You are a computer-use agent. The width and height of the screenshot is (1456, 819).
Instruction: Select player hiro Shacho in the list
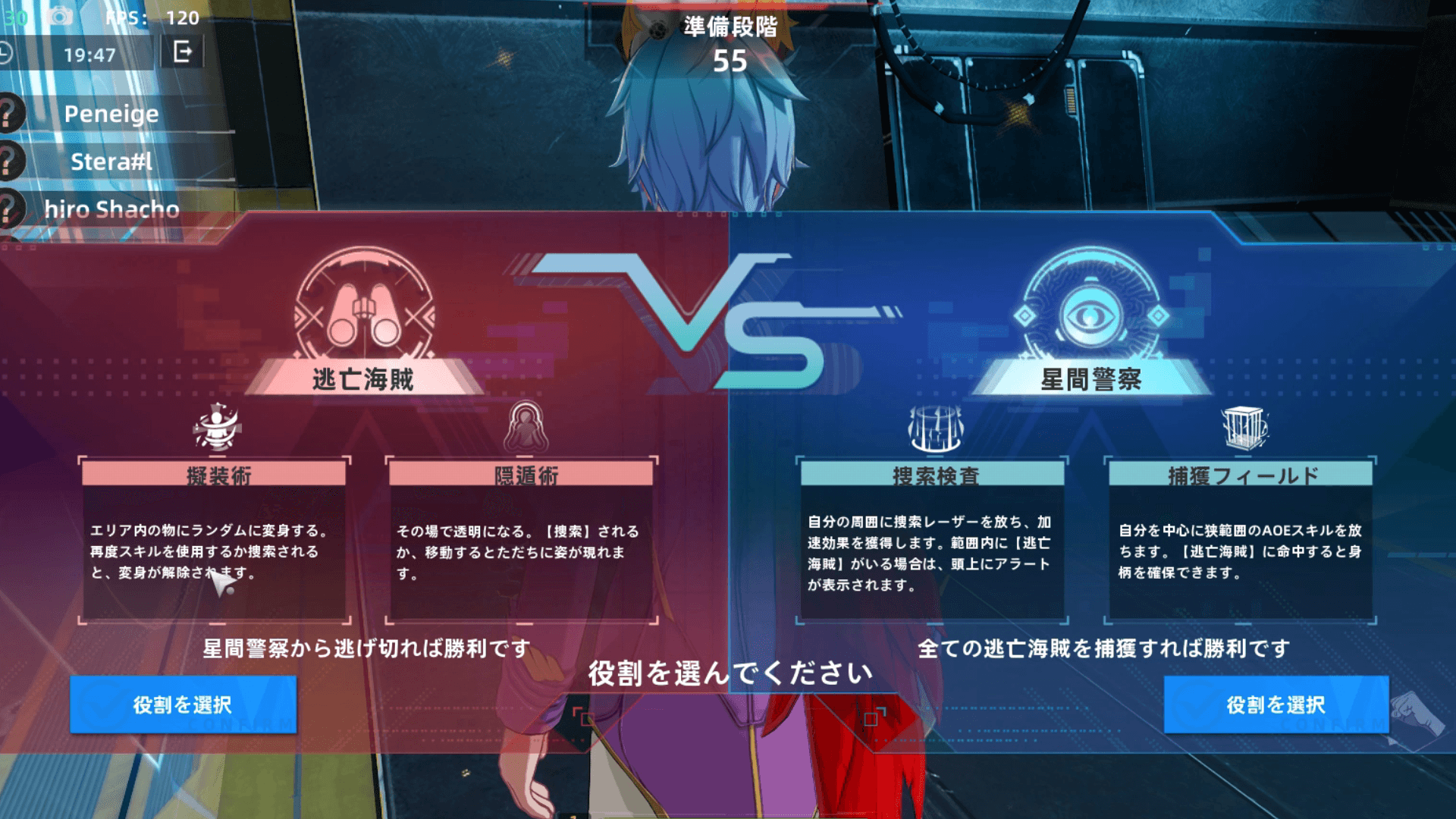pos(111,209)
